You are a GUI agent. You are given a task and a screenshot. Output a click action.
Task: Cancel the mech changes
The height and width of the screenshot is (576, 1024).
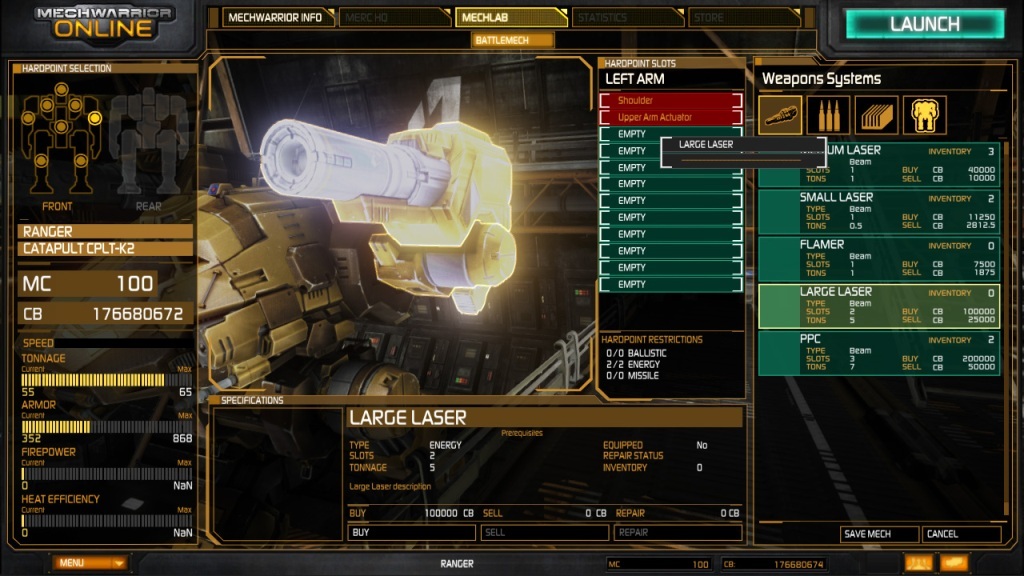(x=960, y=534)
